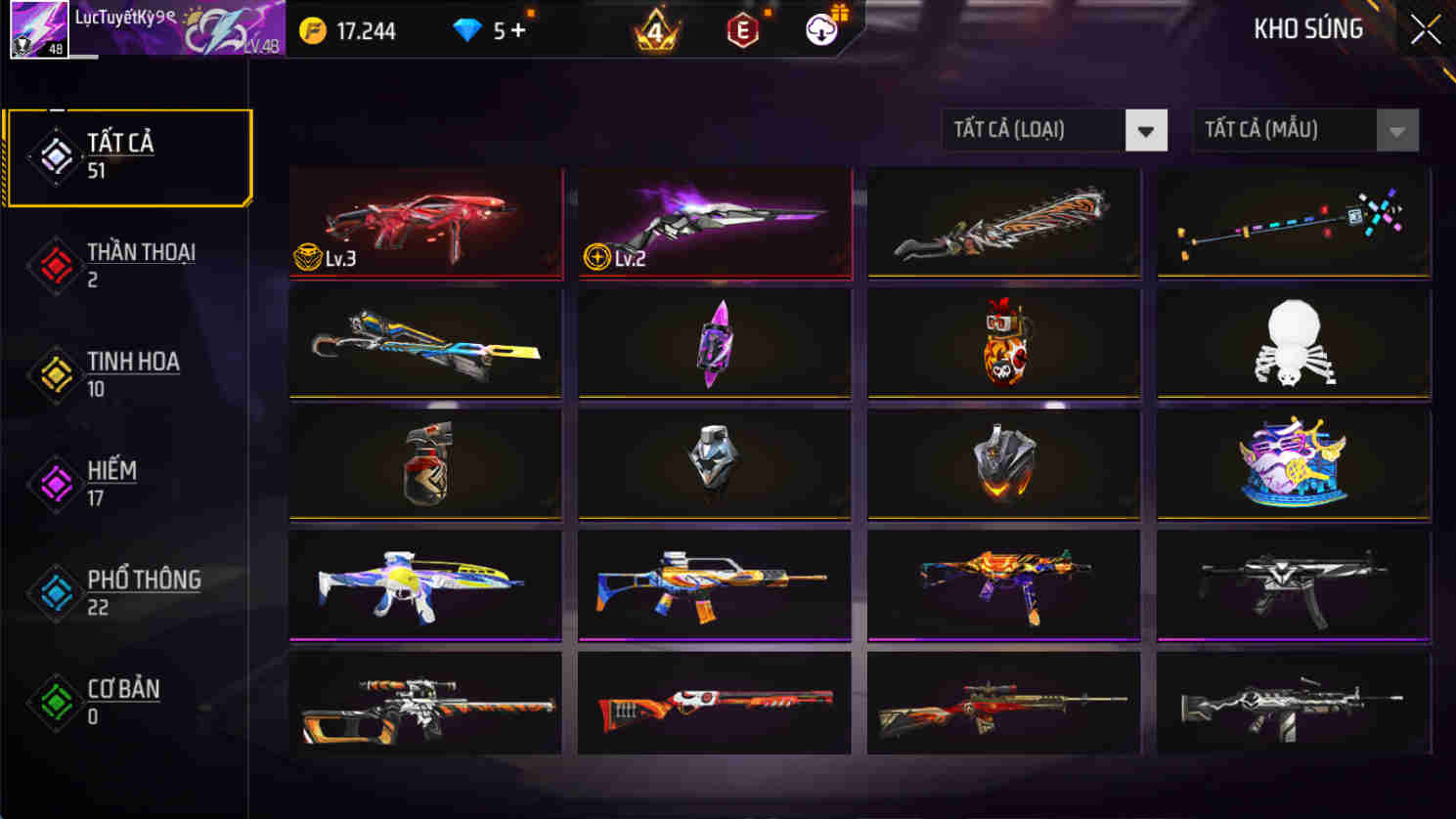Select the THẦN THOẠI red diamond icon

[x=56, y=265]
